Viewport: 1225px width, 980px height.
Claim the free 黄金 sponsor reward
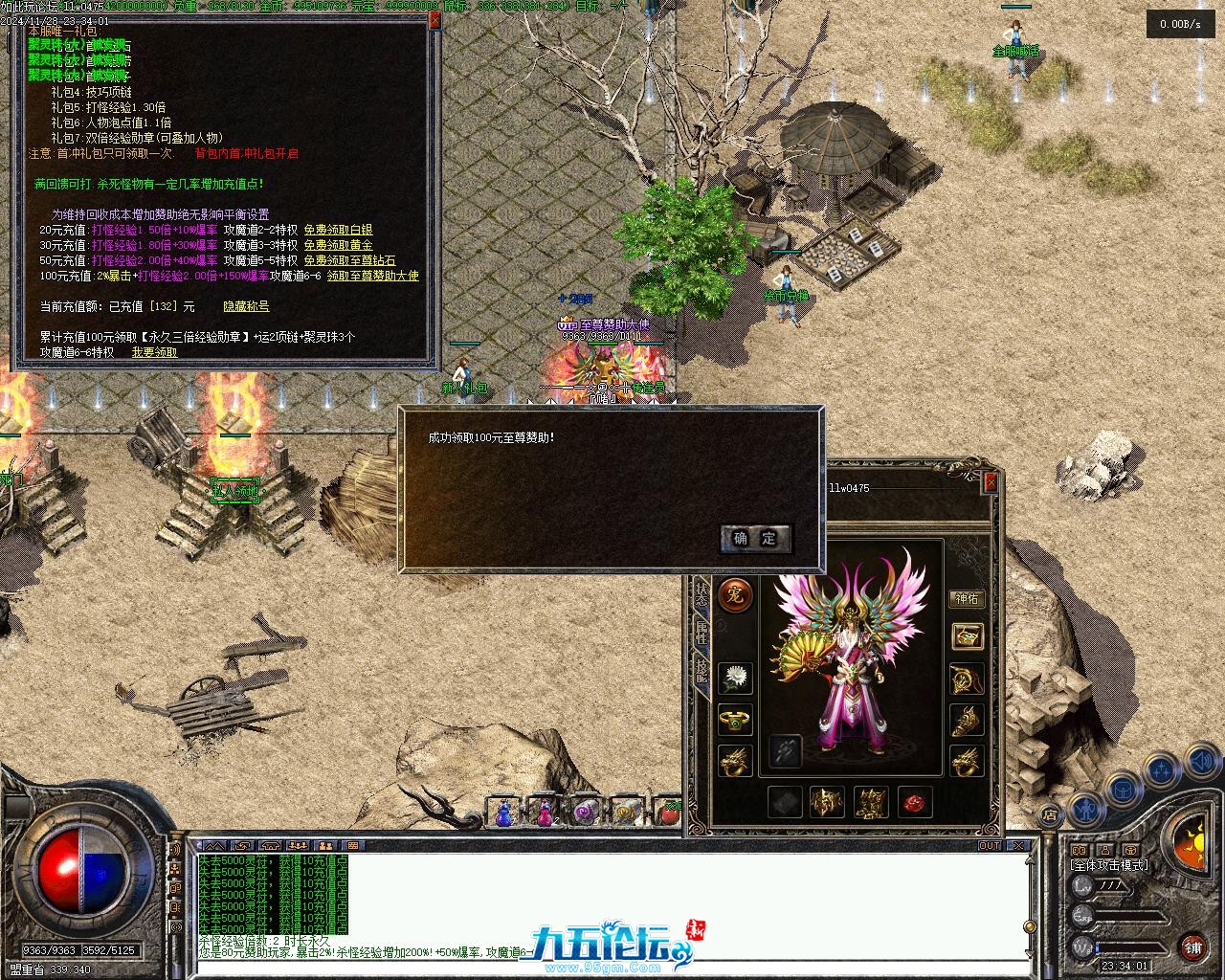[x=338, y=245]
